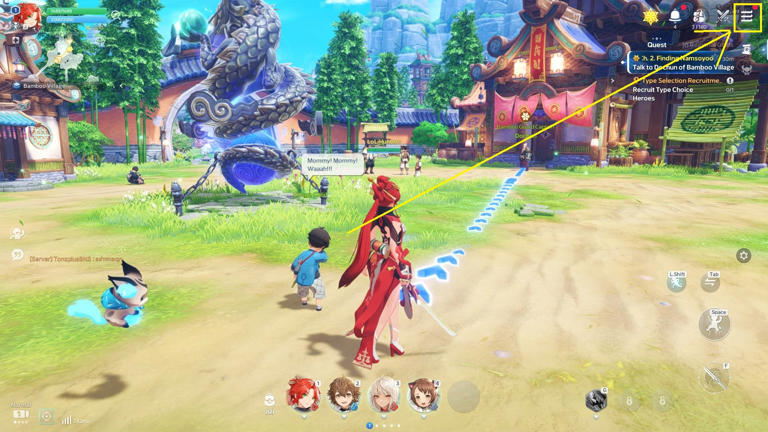Open the crossed swords battle menu
Image resolution: width=768 pixels, height=432 pixels.
click(723, 17)
